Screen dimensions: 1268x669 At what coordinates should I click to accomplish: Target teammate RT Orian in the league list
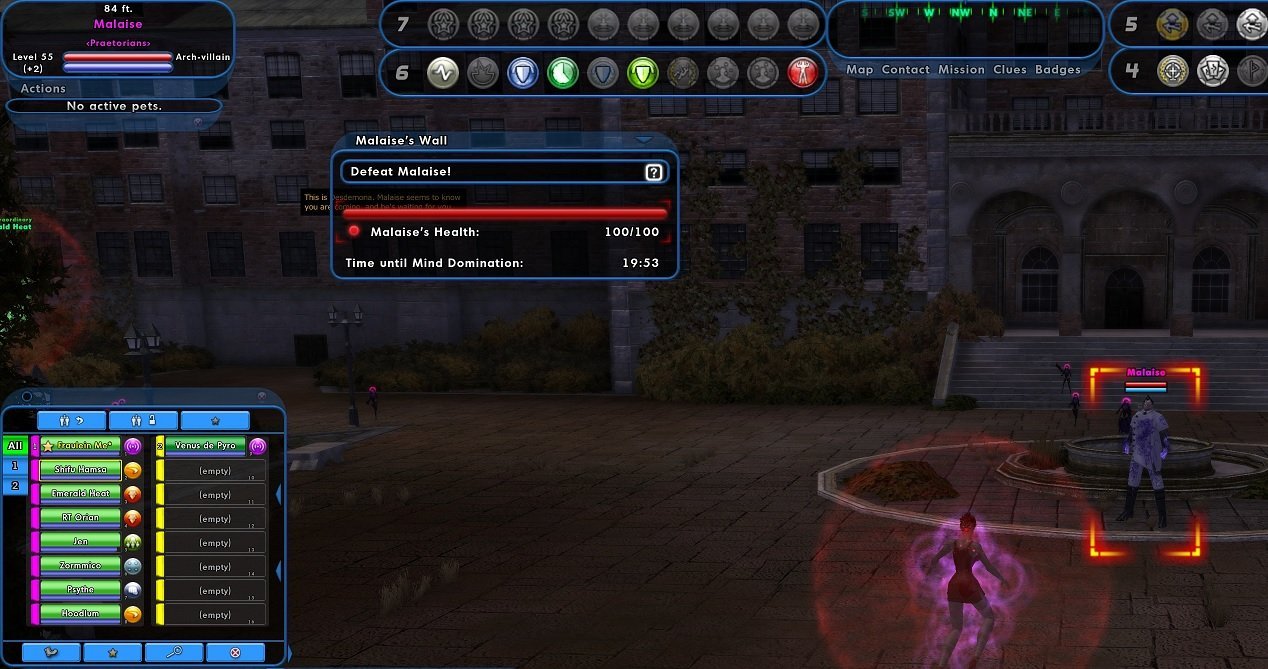click(79, 518)
